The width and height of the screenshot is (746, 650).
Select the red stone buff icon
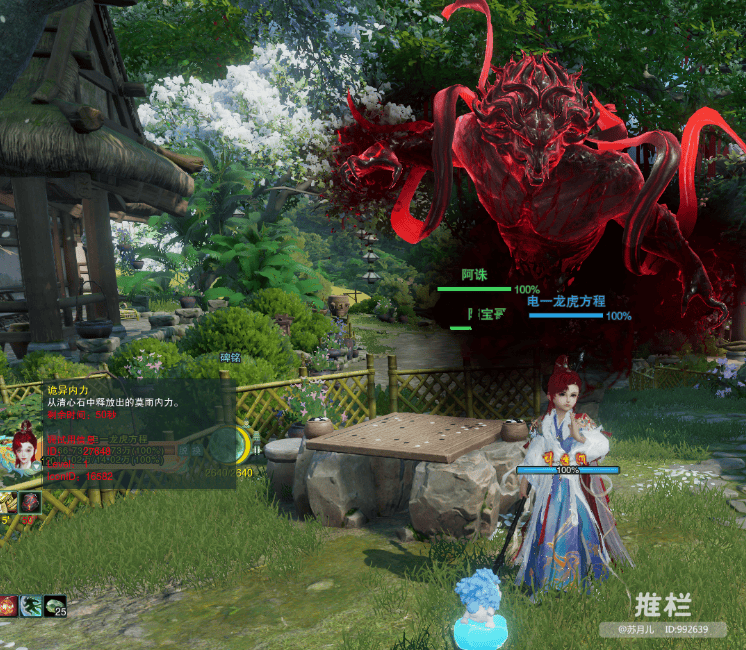[30, 502]
